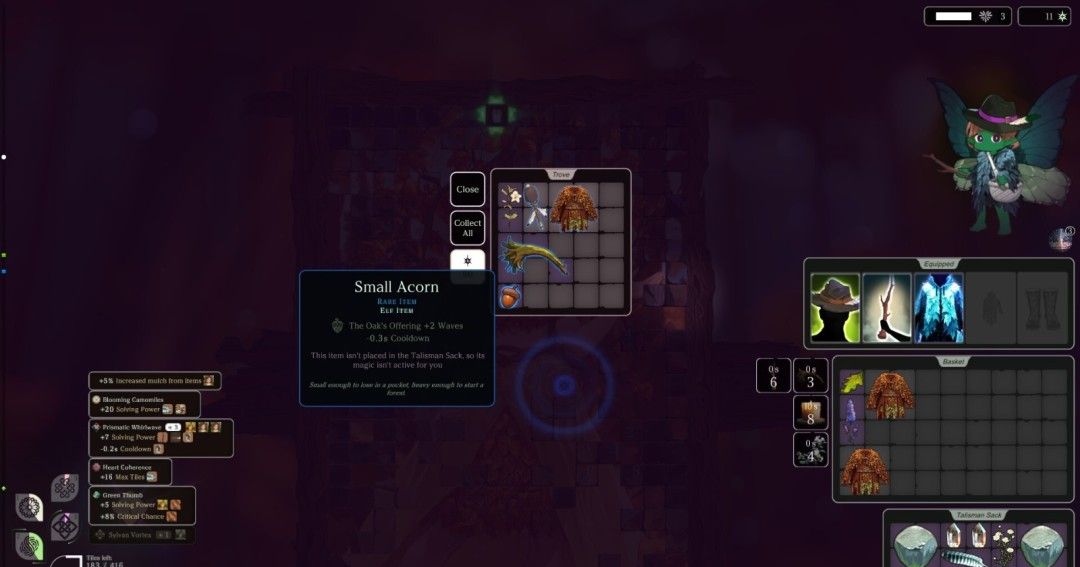The height and width of the screenshot is (567, 1080).
Task: Select the Small Acorn in the Trove
Action: pyautogui.click(x=509, y=297)
